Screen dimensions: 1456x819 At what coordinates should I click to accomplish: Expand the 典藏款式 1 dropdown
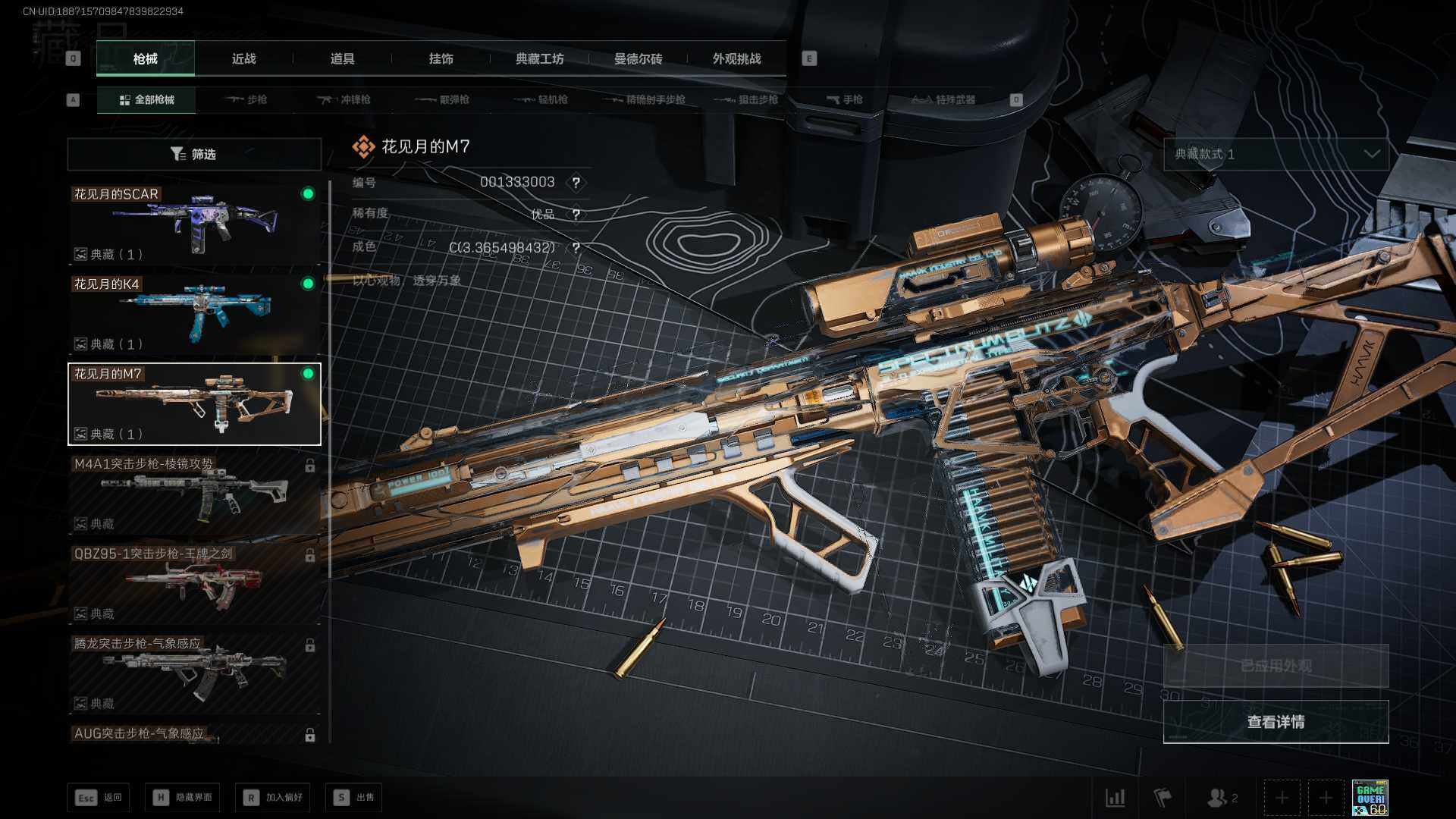(x=1276, y=155)
